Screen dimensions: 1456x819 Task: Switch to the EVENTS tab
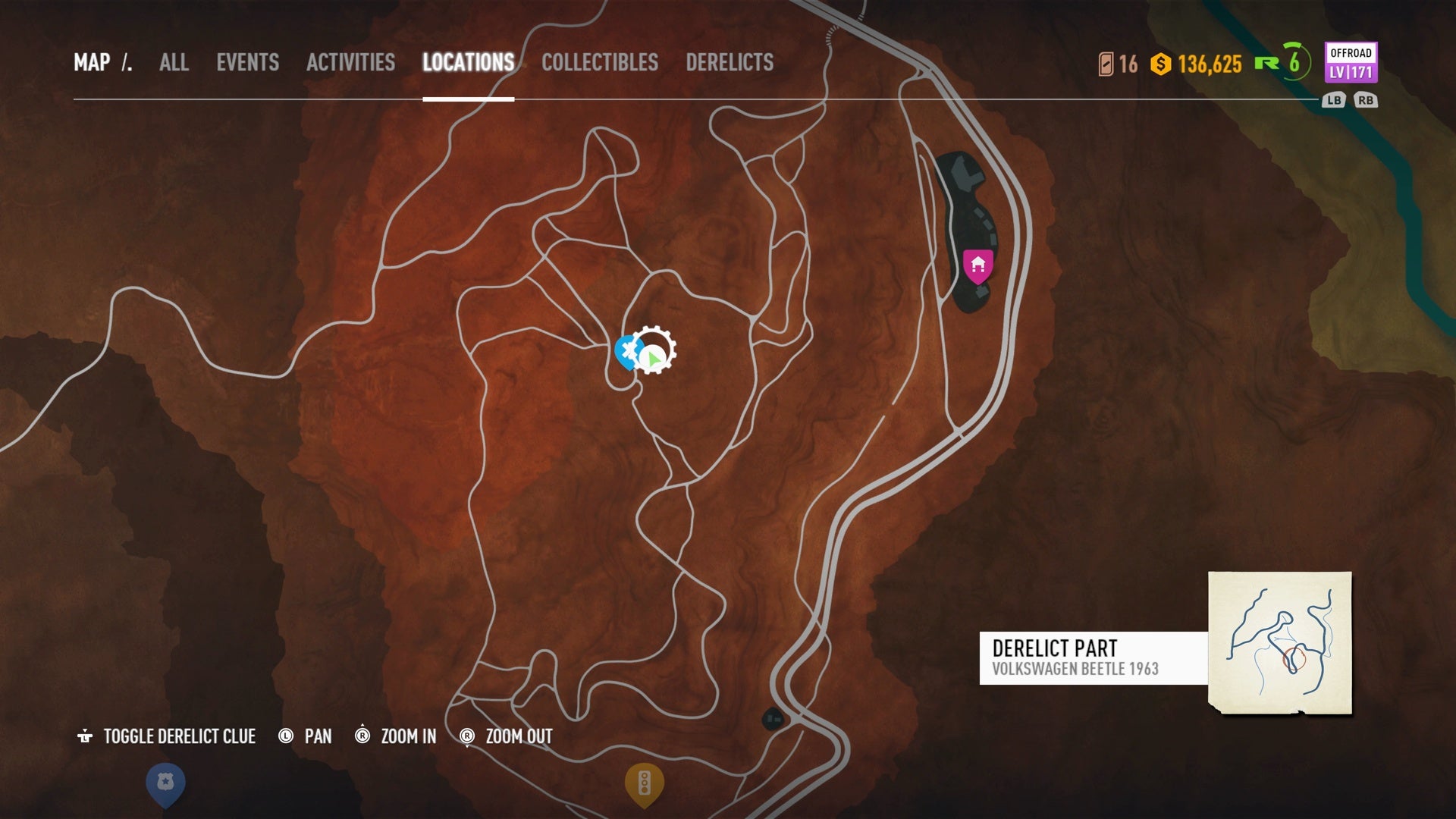pyautogui.click(x=248, y=63)
